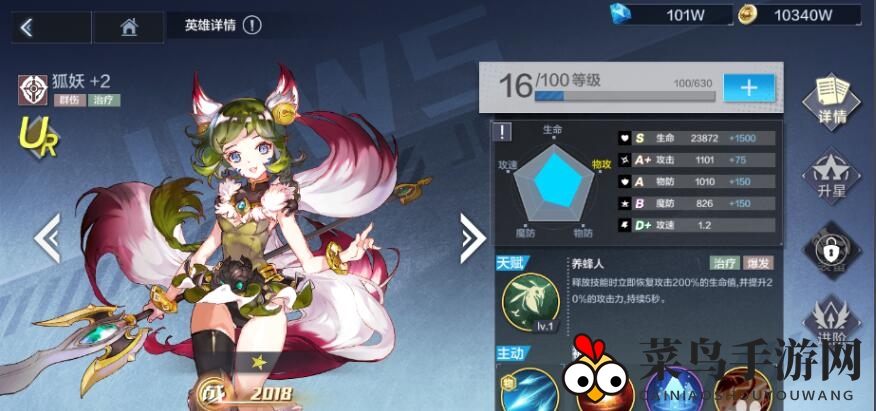The height and width of the screenshot is (411, 876).
Task: Choose the blue slash active skill icon
Action: coord(529,392)
